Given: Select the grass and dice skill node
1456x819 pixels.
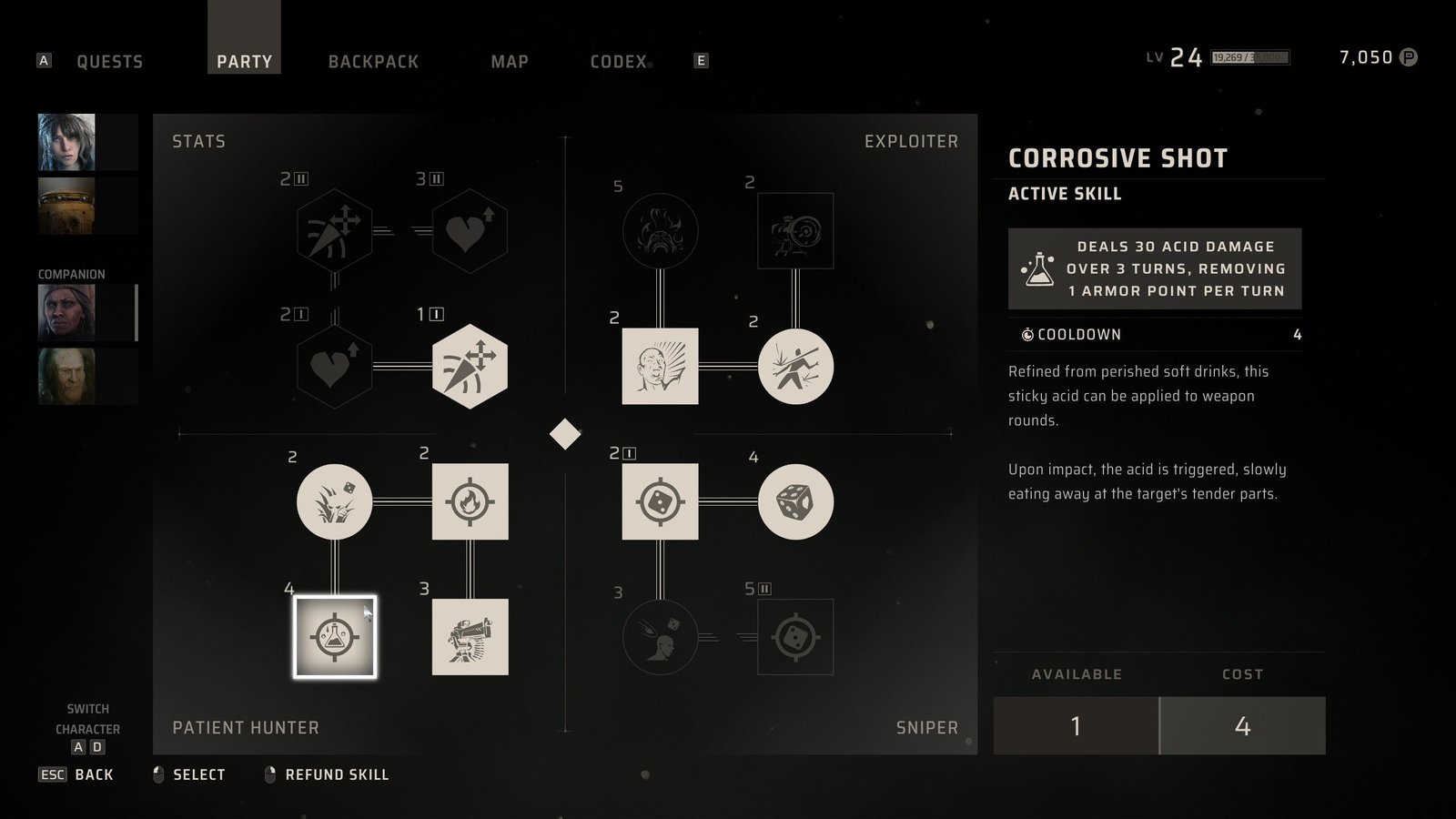Looking at the screenshot, I should pyautogui.click(x=335, y=501).
